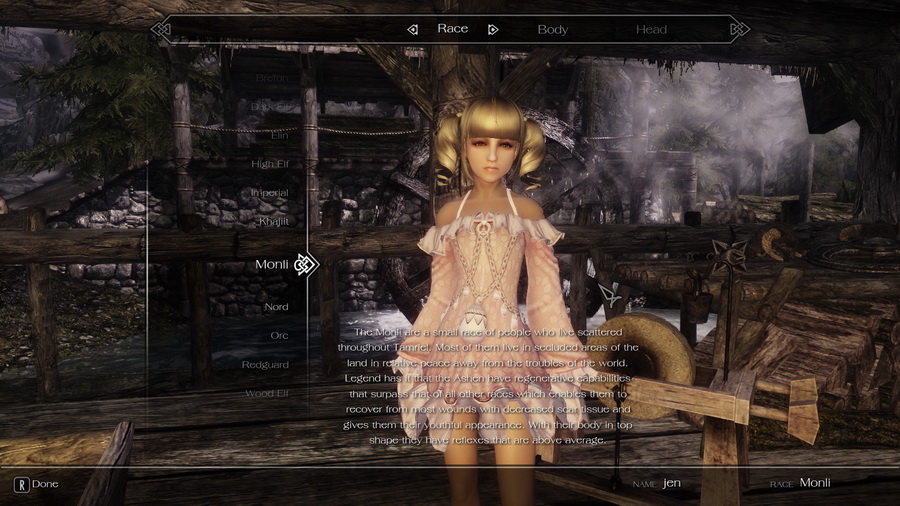Screen dimensions: 900x506
Task: Select the Breton race
Action: [x=271, y=78]
